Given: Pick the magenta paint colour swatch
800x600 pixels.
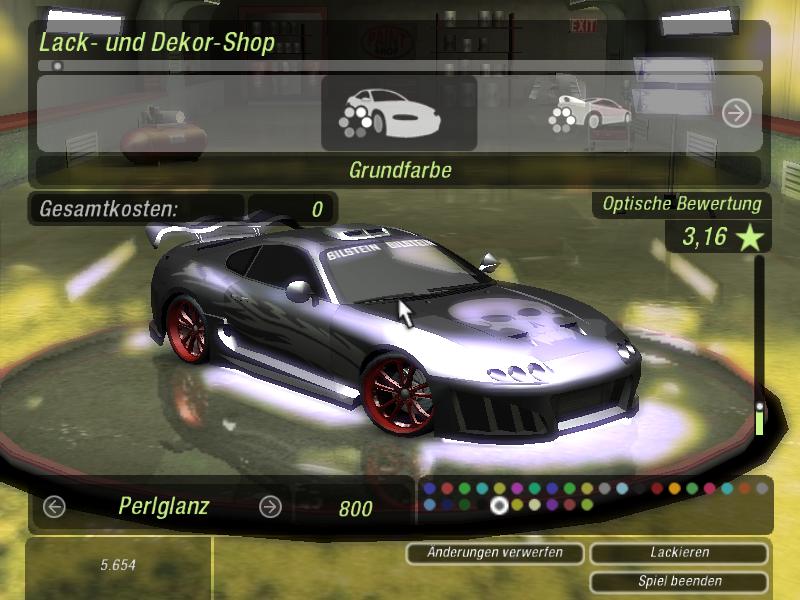Looking at the screenshot, I should pyautogui.click(x=517, y=488).
